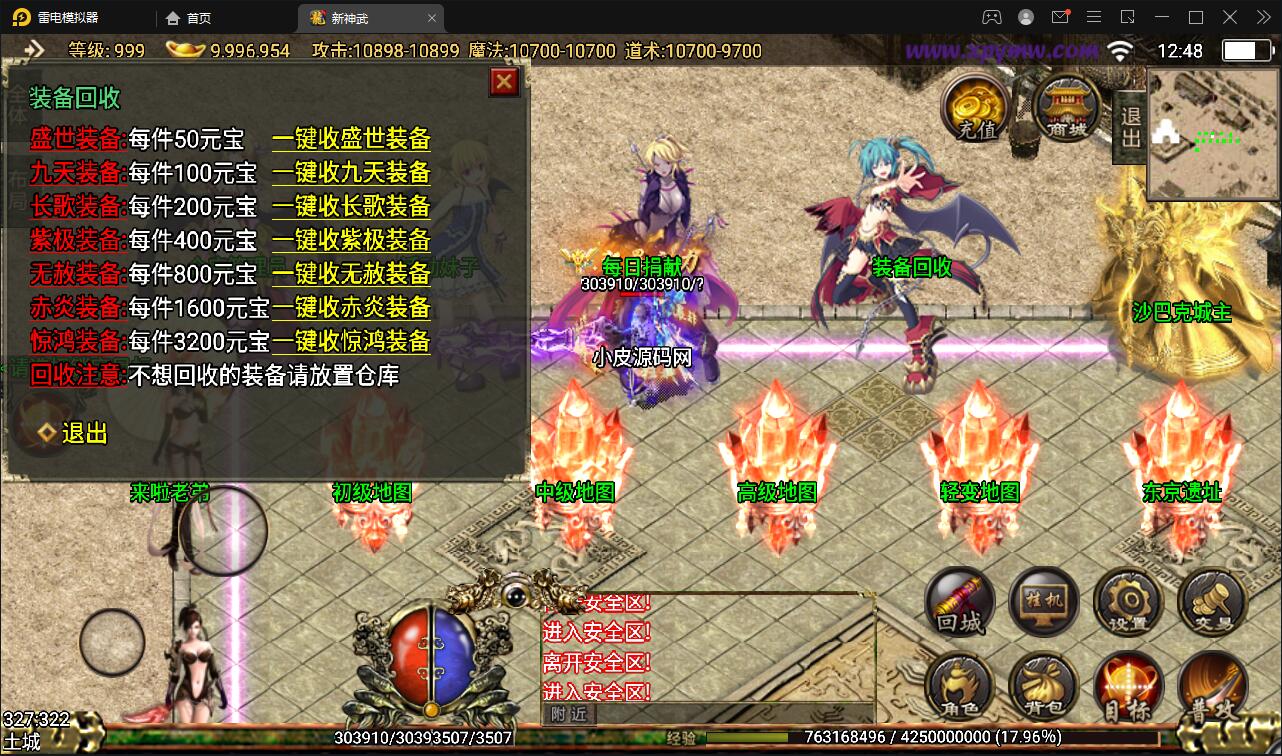The height and width of the screenshot is (756, 1282).
Task: Tap the 回城 return-to-town scroll icon
Action: (958, 601)
